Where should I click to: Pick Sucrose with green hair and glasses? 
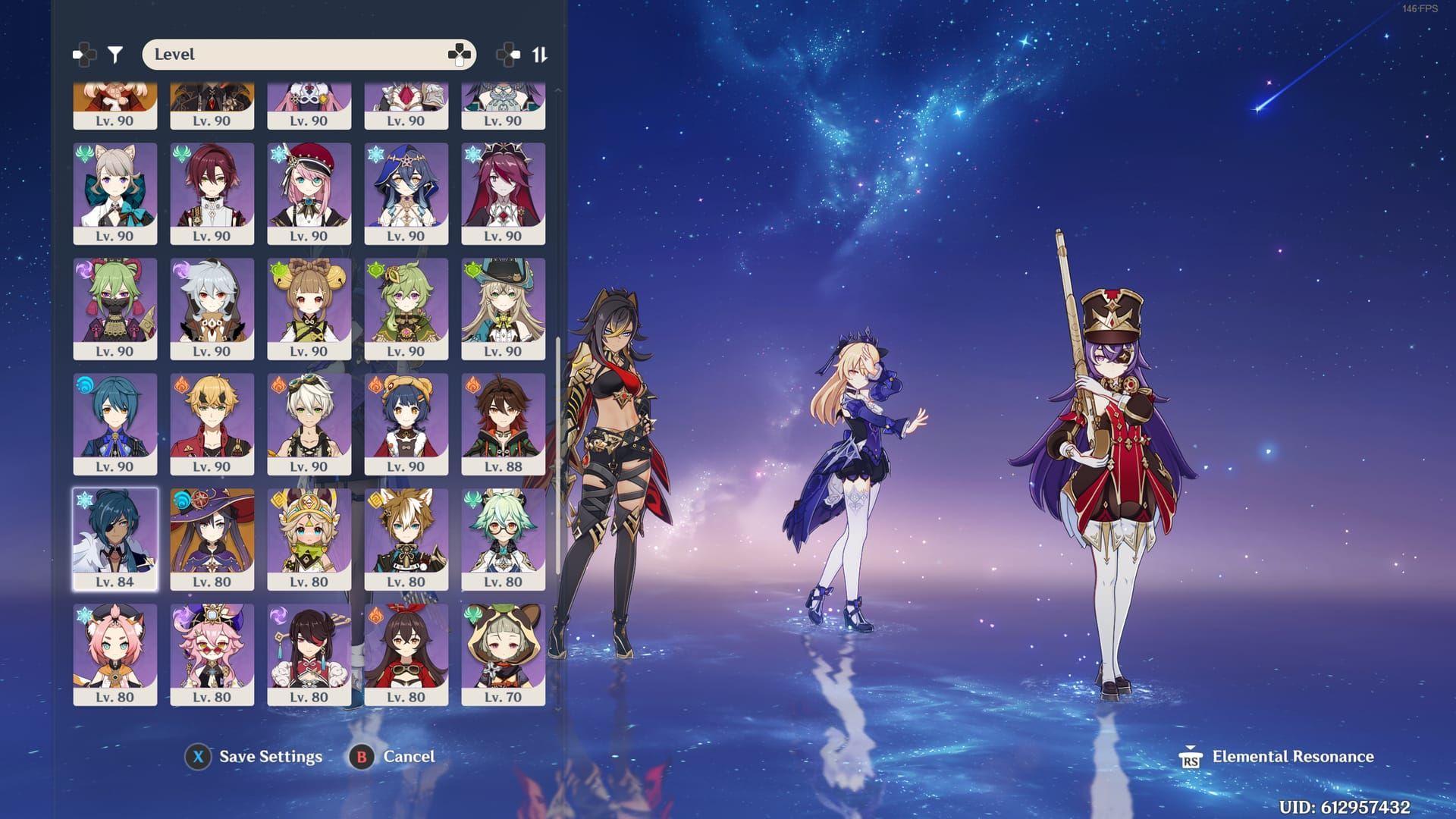point(503,539)
